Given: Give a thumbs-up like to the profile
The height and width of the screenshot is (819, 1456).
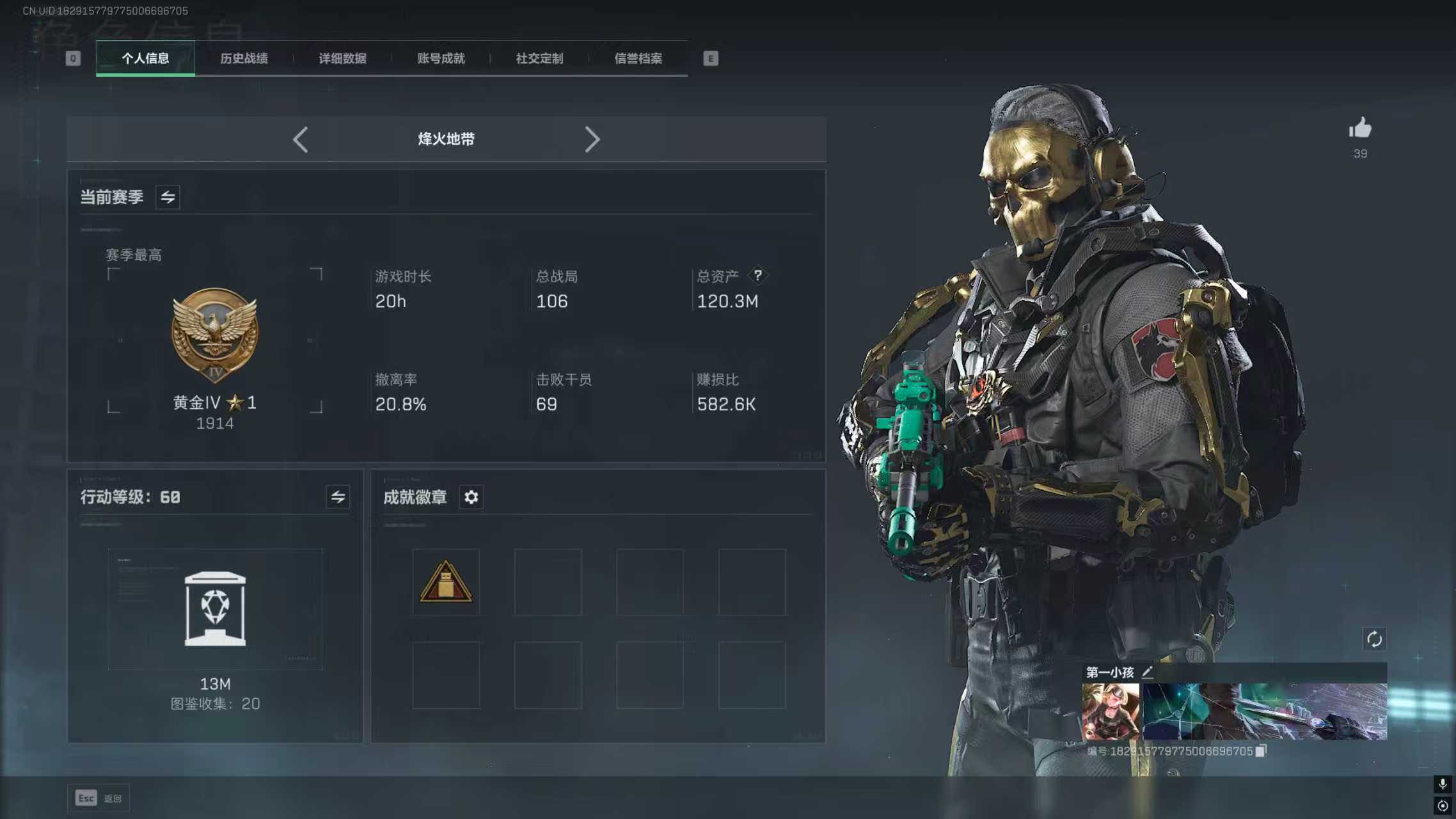Looking at the screenshot, I should pyautogui.click(x=1360, y=129).
